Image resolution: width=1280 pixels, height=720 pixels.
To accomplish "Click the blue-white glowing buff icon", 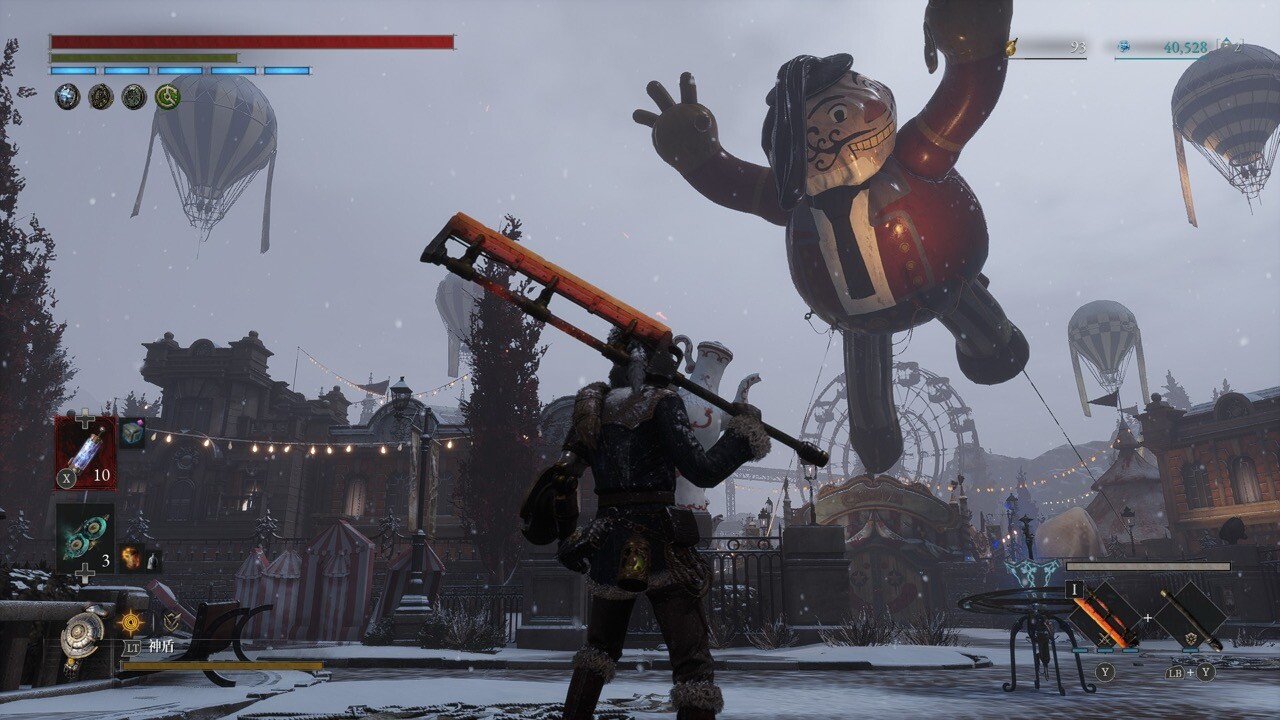I will coord(67,97).
